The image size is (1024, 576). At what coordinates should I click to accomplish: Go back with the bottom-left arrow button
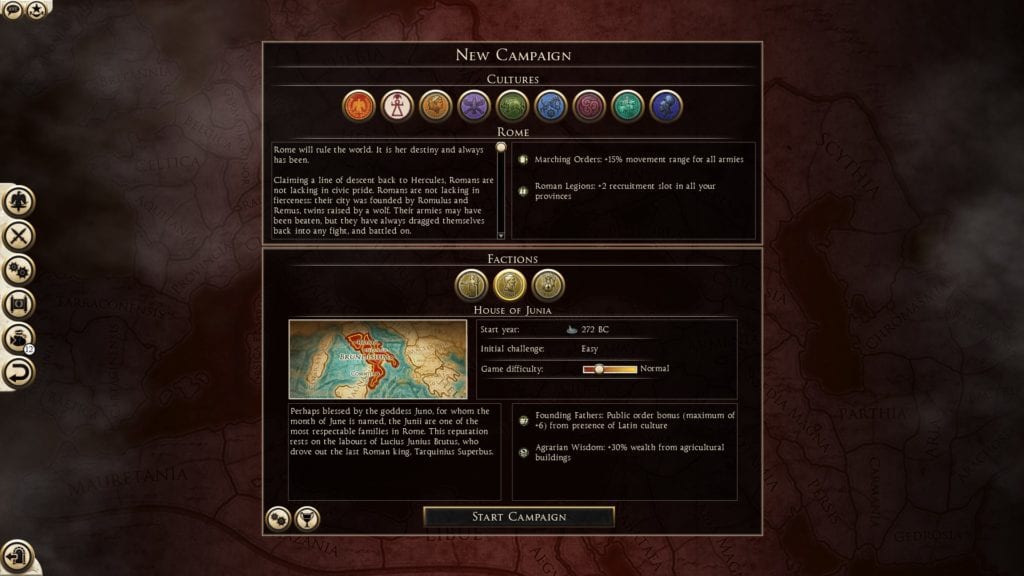[17, 555]
